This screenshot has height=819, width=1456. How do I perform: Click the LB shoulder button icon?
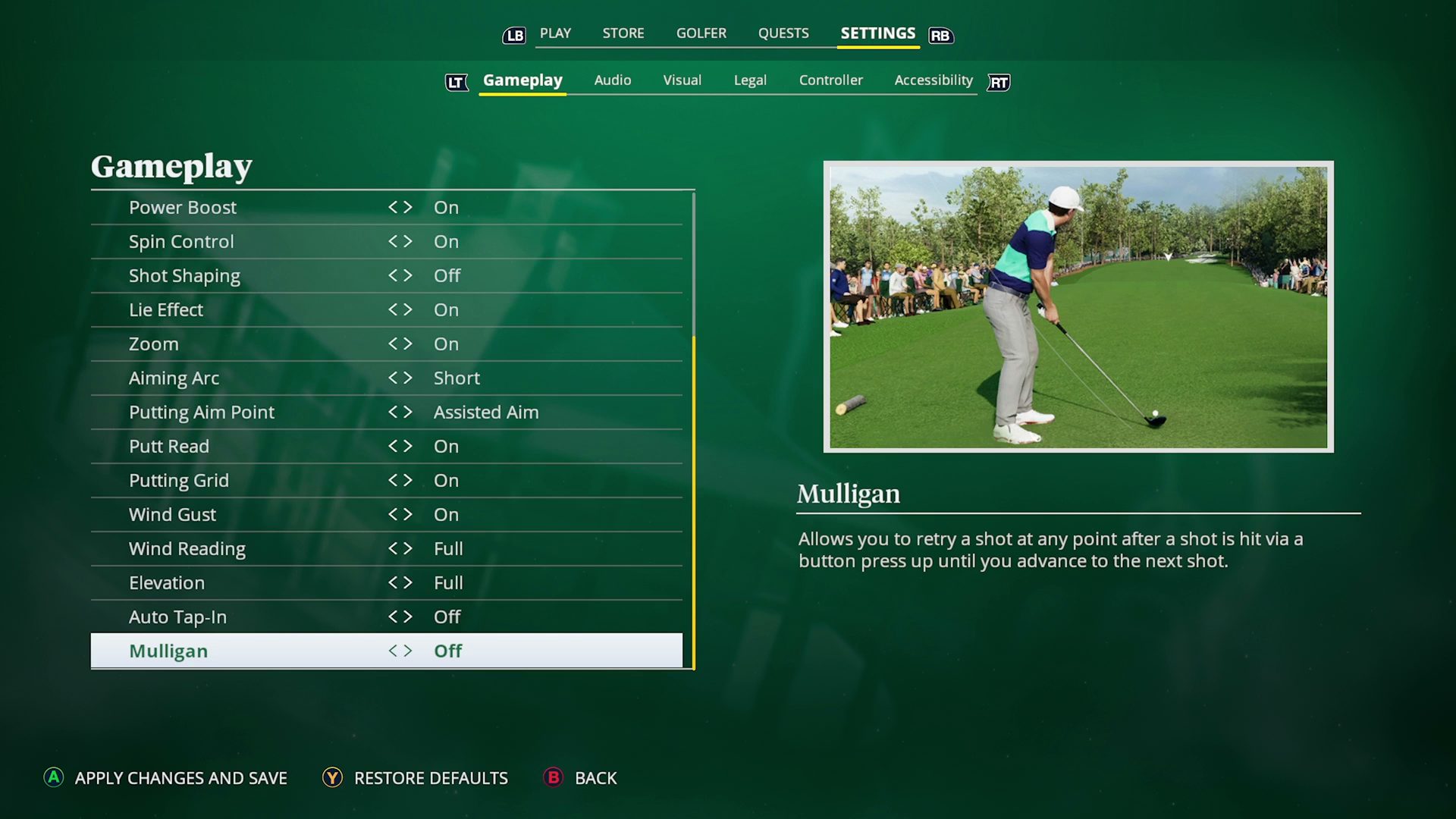[x=514, y=34]
